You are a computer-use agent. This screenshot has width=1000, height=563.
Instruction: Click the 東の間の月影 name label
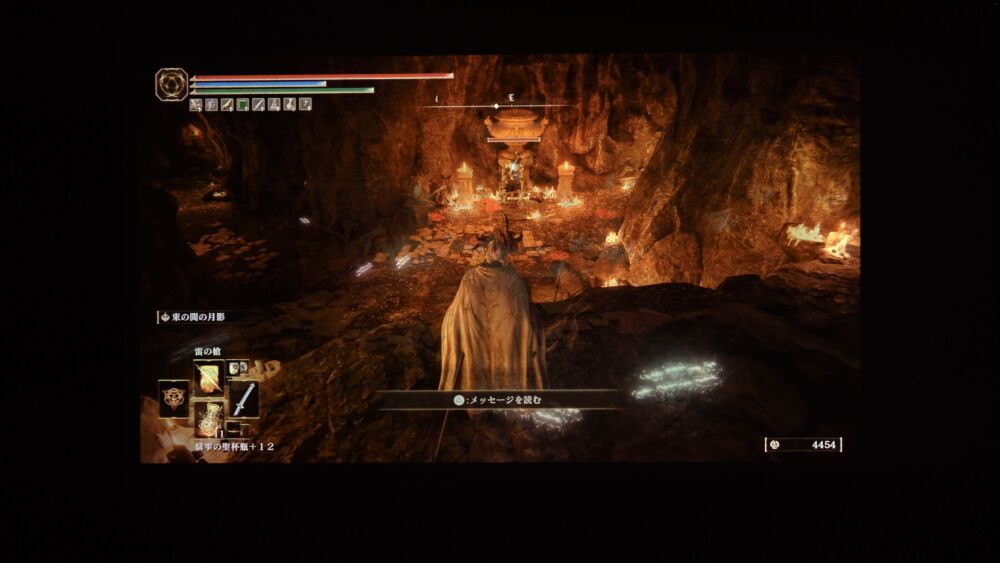click(198, 317)
